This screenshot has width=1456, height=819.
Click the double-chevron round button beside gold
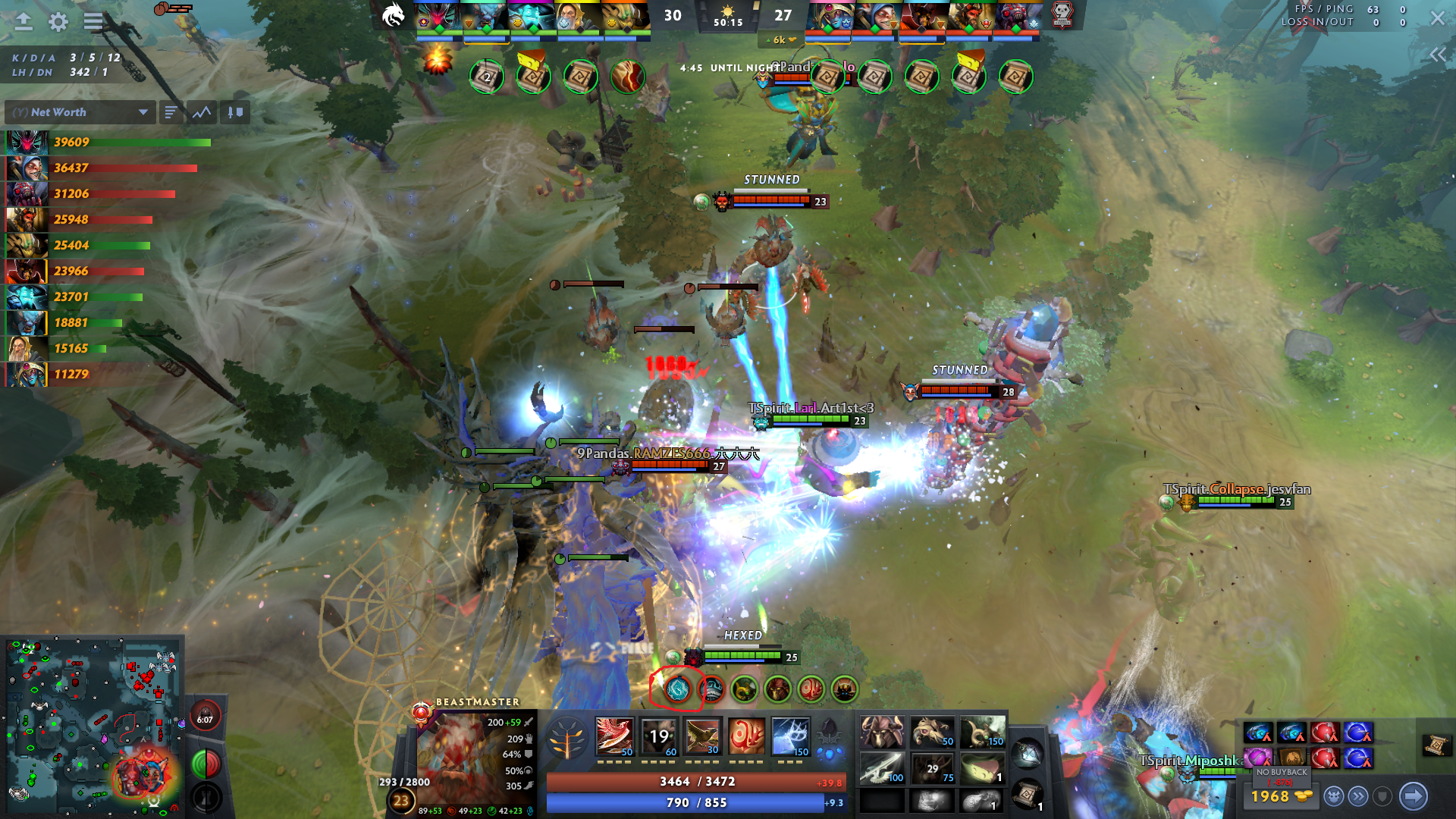[x=1358, y=796]
